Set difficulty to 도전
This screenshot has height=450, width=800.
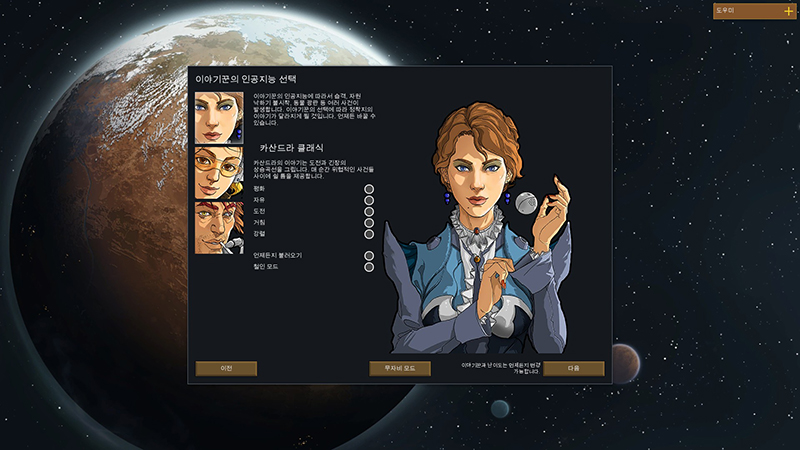(x=369, y=211)
